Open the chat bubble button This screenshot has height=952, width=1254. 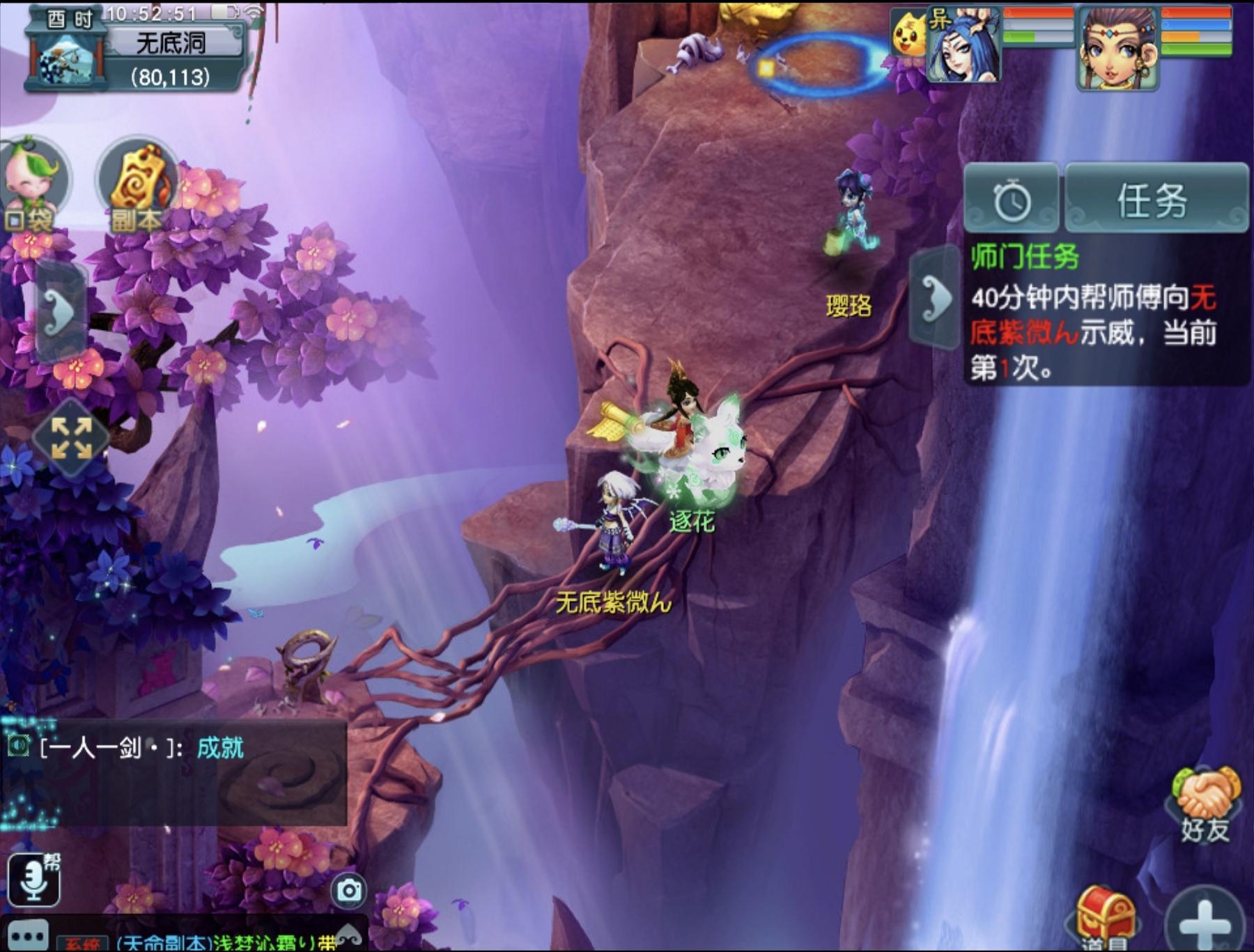[x=28, y=936]
